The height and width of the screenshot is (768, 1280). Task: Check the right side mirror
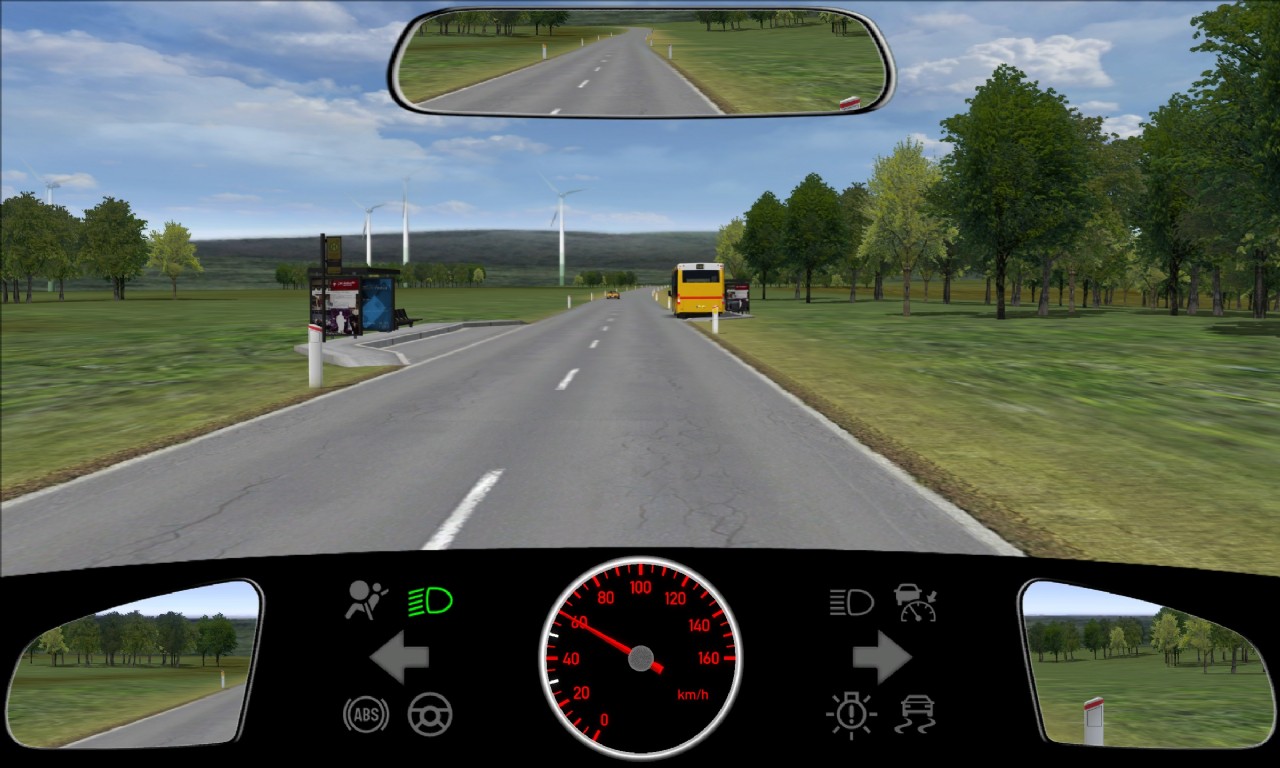(x=1146, y=665)
